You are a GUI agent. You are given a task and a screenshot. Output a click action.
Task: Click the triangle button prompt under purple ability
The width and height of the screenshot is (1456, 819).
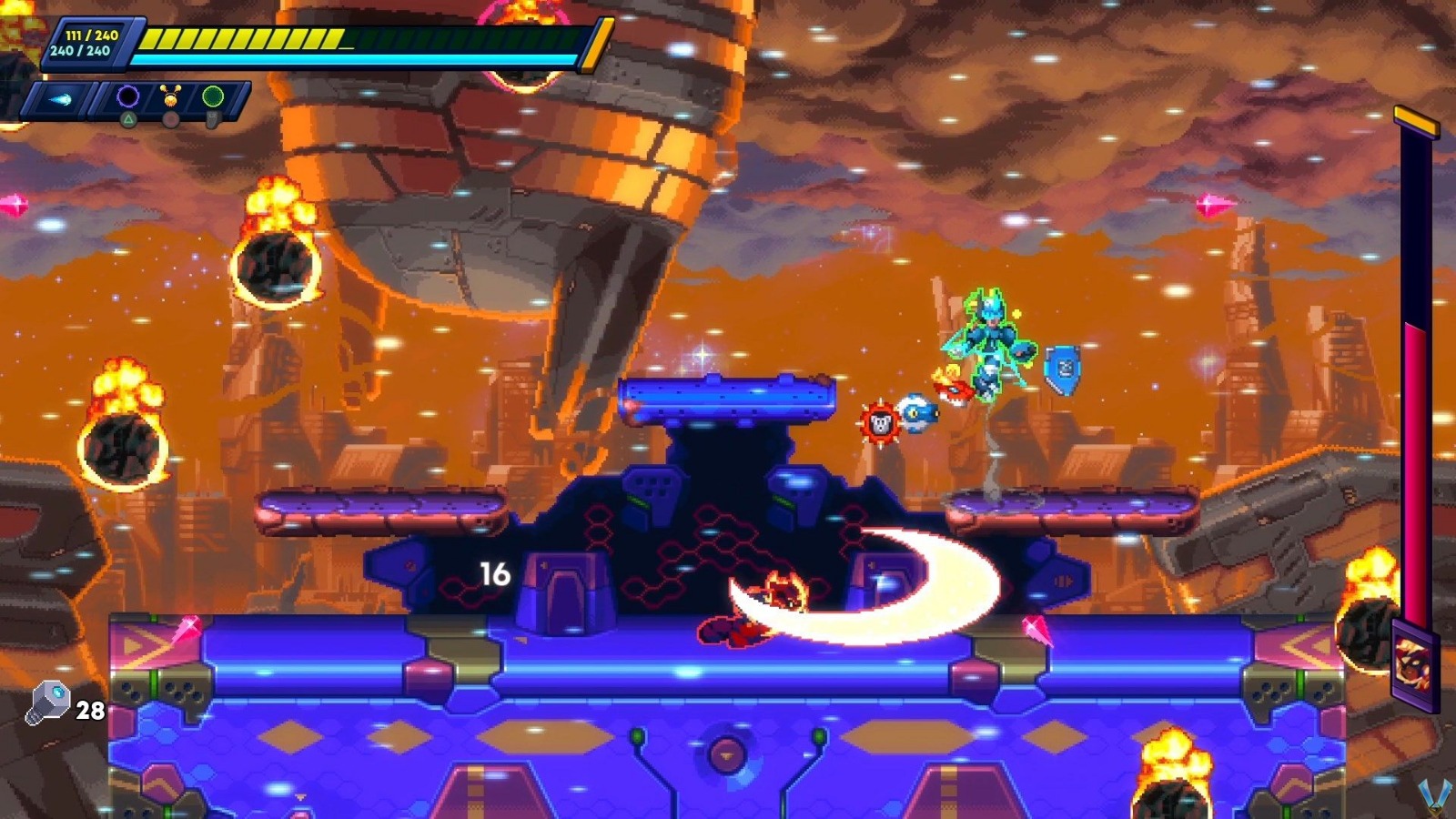129,118
